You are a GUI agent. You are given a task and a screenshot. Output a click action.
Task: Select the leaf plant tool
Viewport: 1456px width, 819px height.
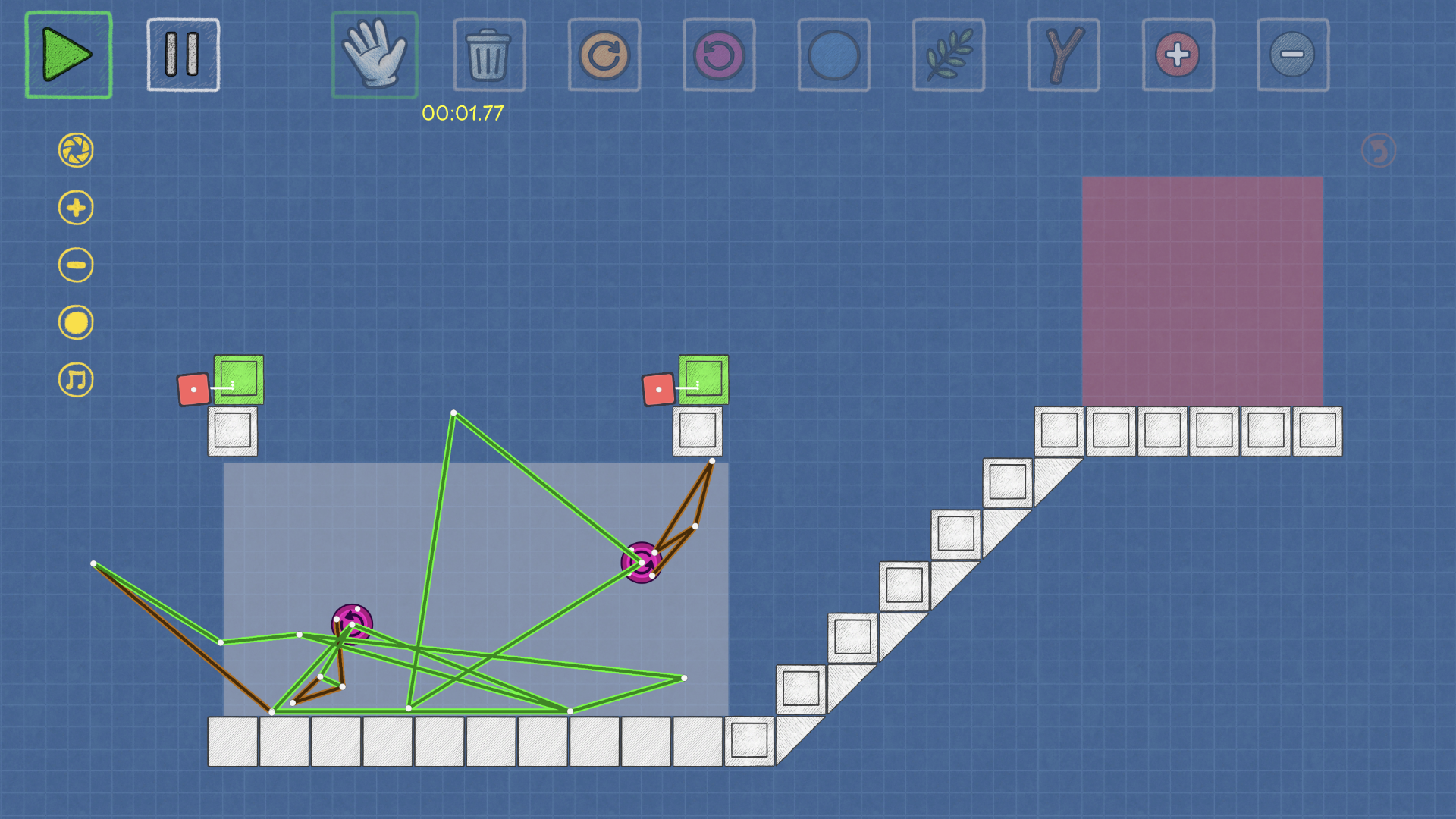point(948,55)
